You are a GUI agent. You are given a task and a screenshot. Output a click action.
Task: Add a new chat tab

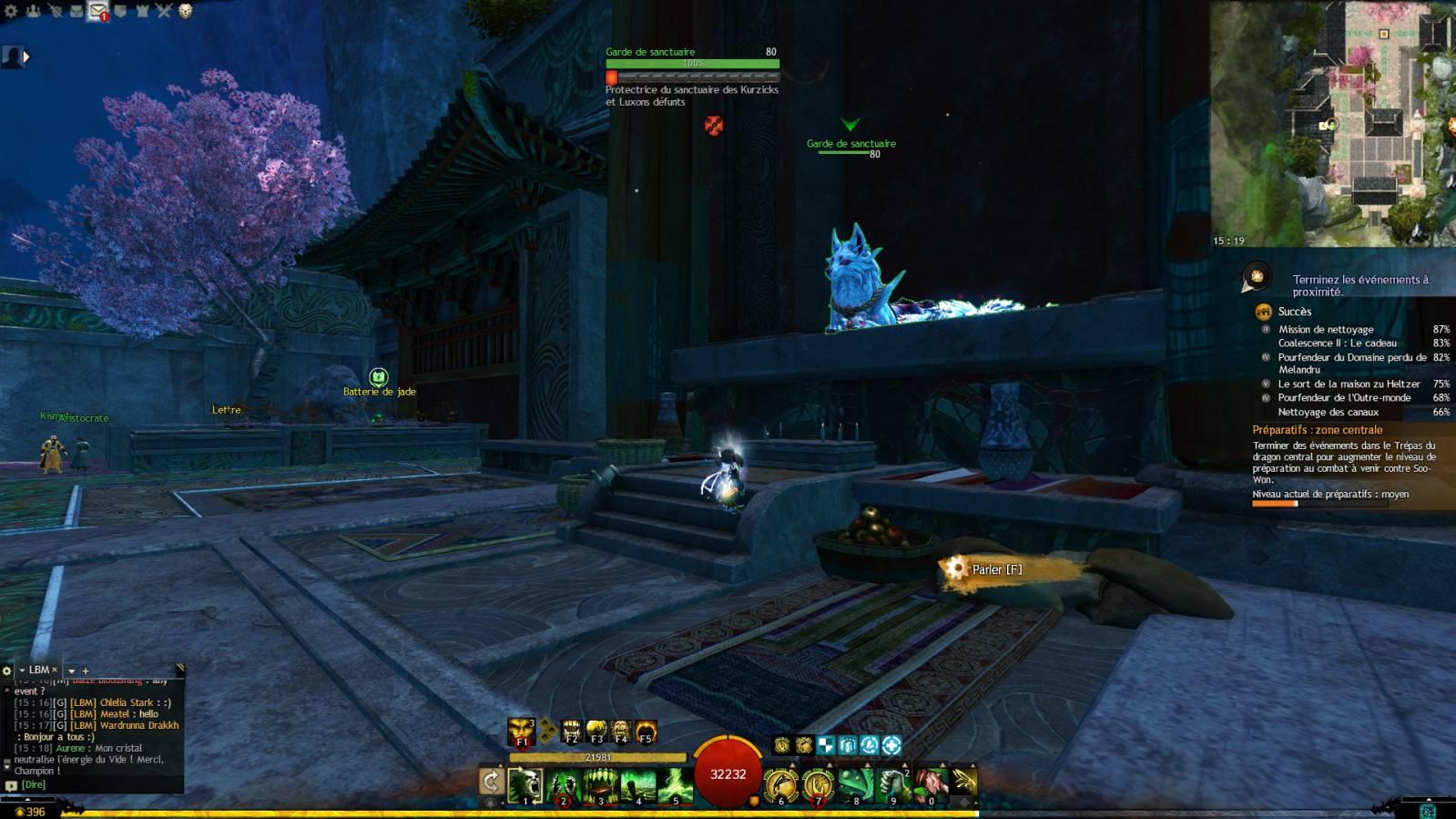point(86,671)
